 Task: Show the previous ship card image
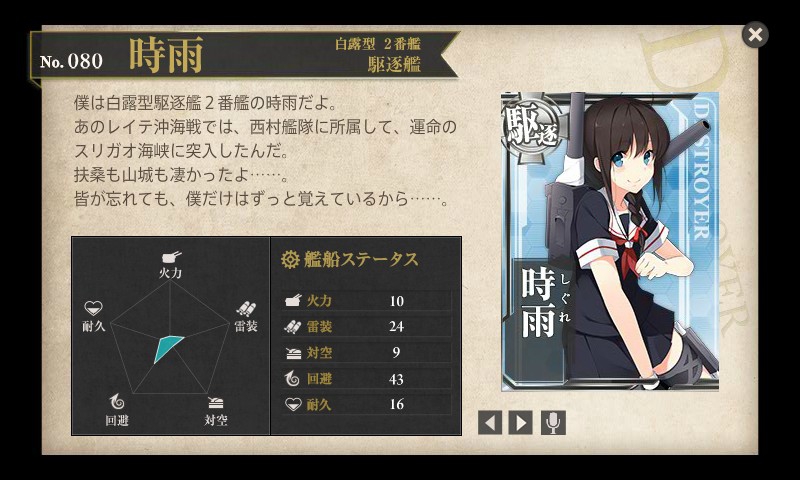(490, 422)
